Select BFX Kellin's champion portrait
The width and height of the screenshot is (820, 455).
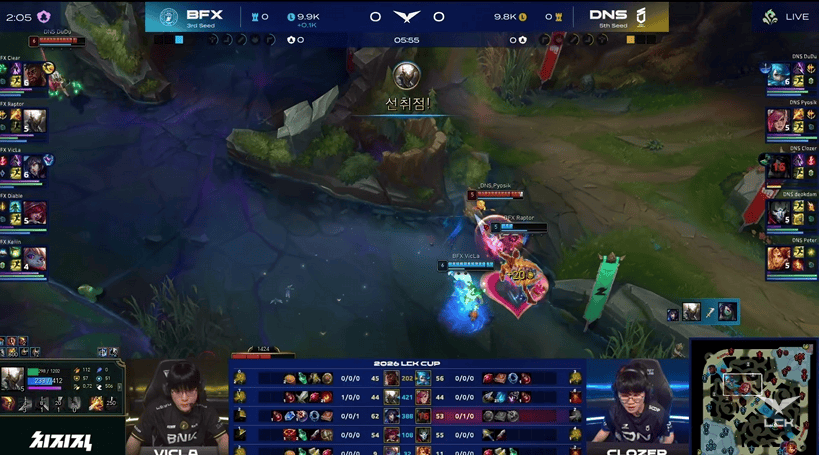[35, 259]
